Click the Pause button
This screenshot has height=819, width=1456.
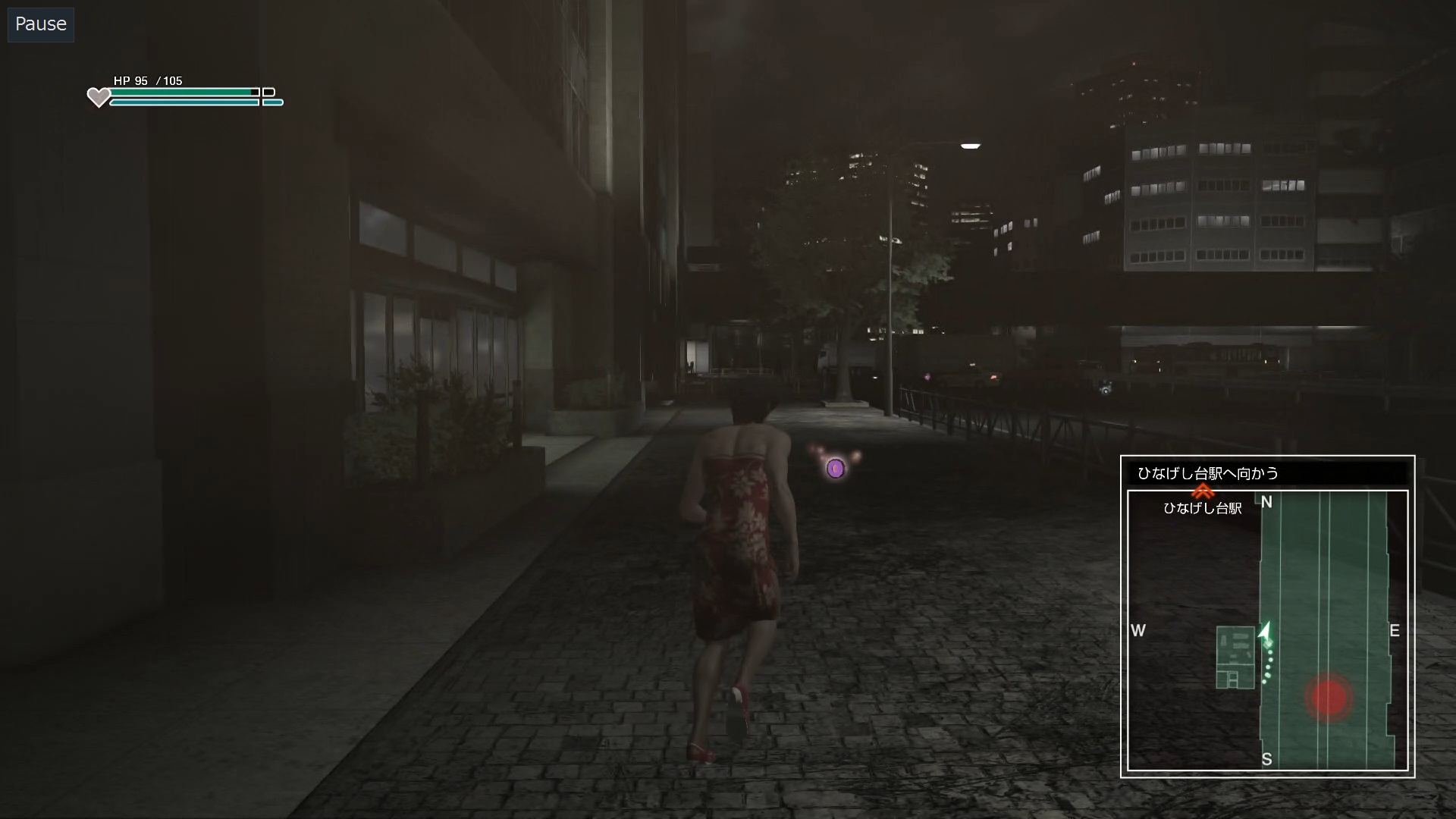pyautogui.click(x=41, y=24)
